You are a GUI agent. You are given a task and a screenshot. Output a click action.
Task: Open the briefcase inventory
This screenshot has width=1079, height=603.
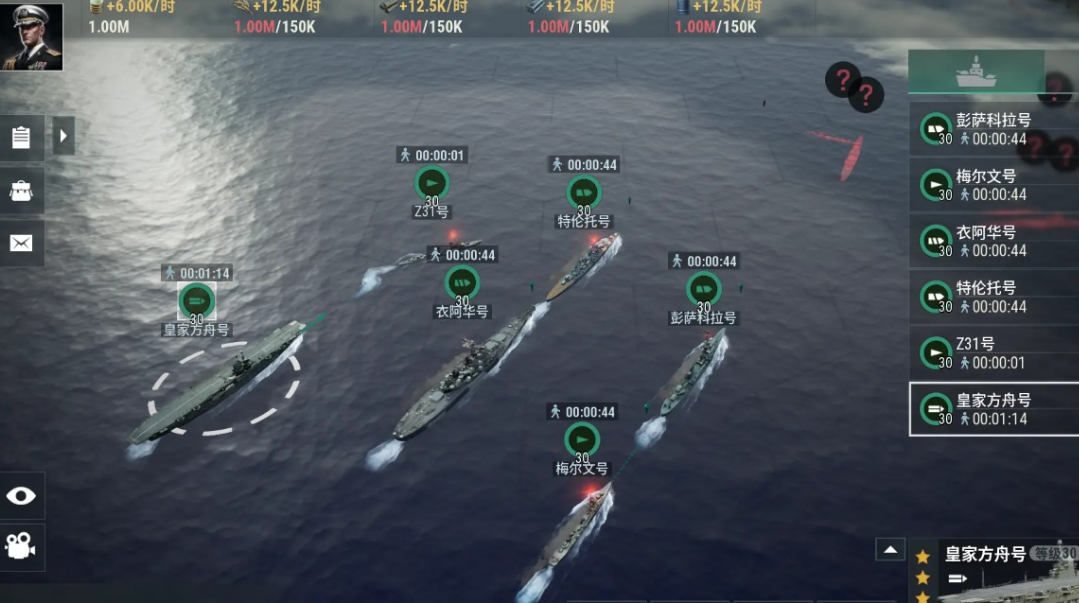click(x=21, y=190)
